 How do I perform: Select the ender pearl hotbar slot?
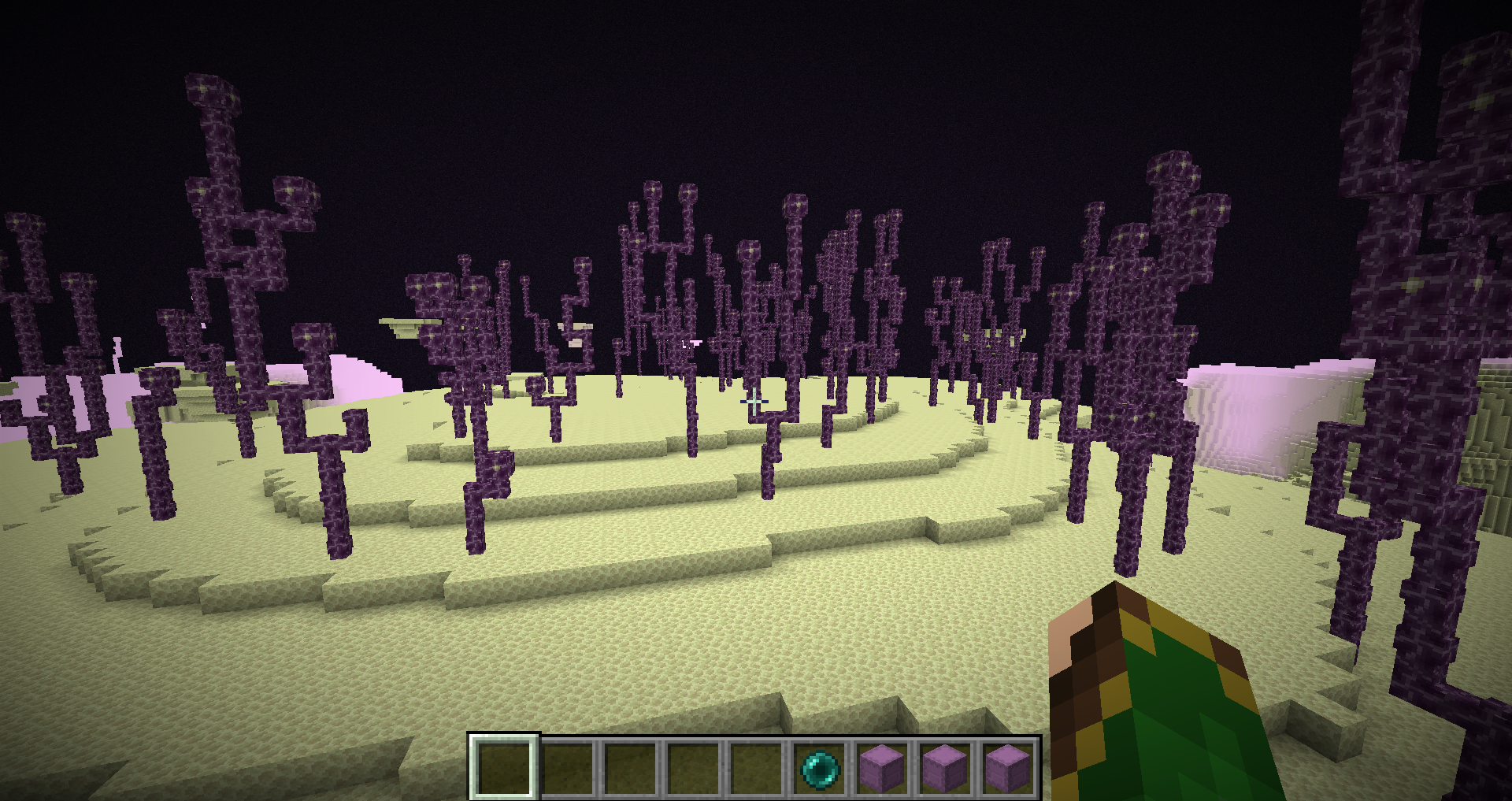pyautogui.click(x=819, y=767)
